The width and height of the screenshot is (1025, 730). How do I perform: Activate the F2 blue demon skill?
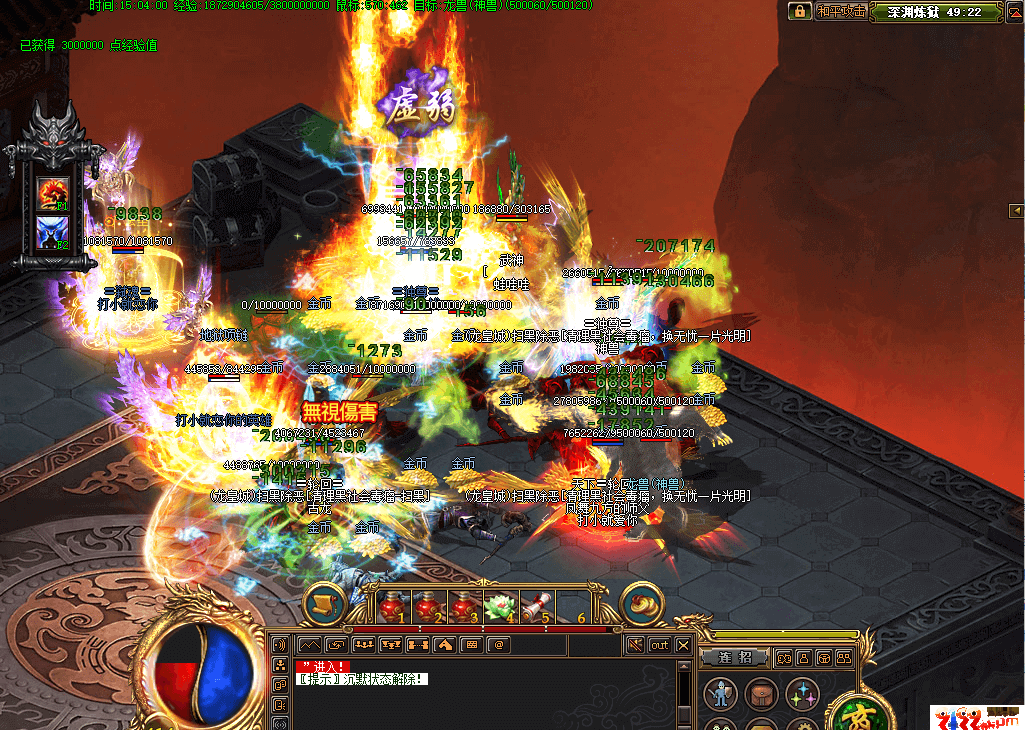52,233
